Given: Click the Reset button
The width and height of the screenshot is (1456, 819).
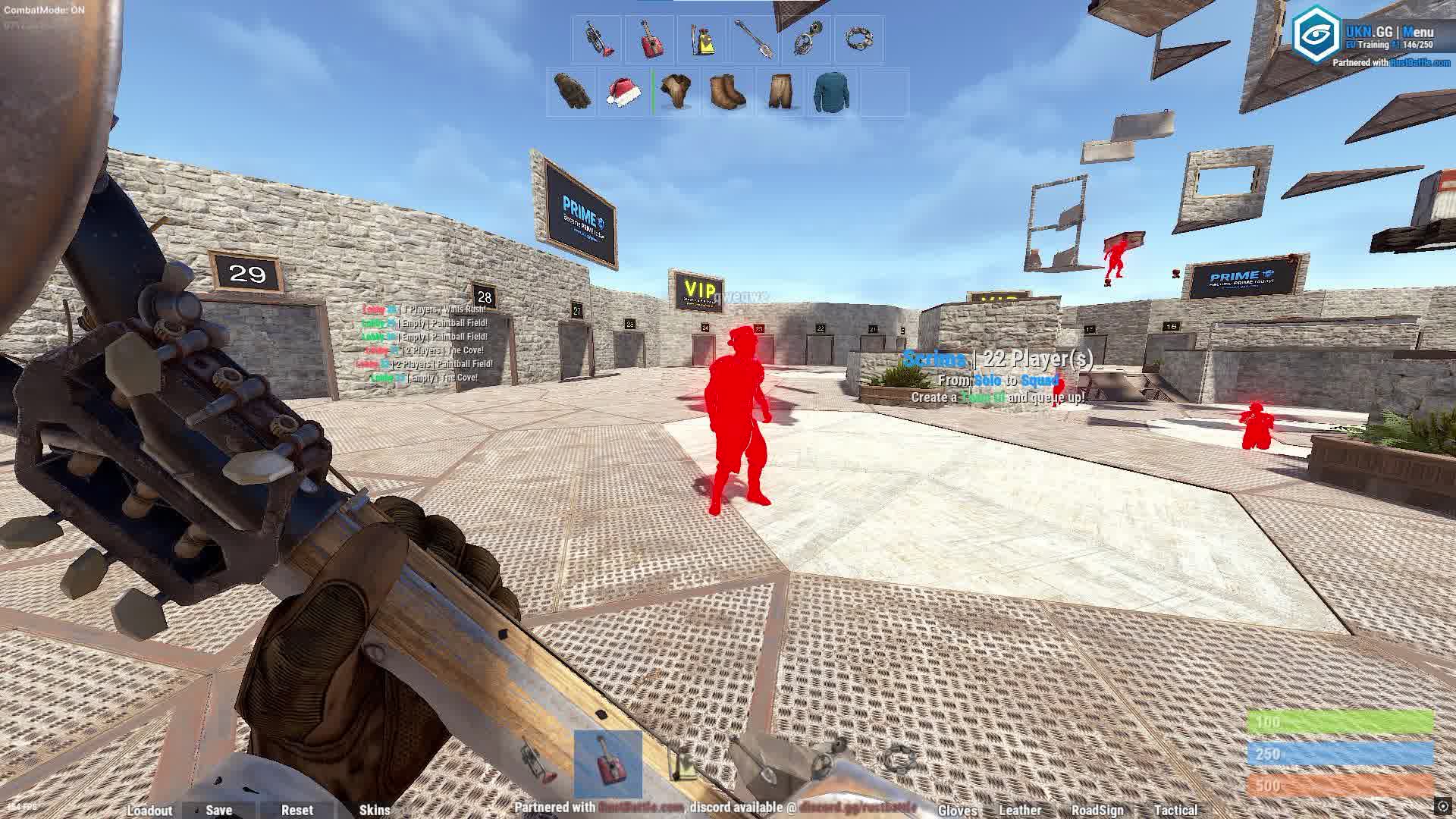Looking at the screenshot, I should pos(298,810).
